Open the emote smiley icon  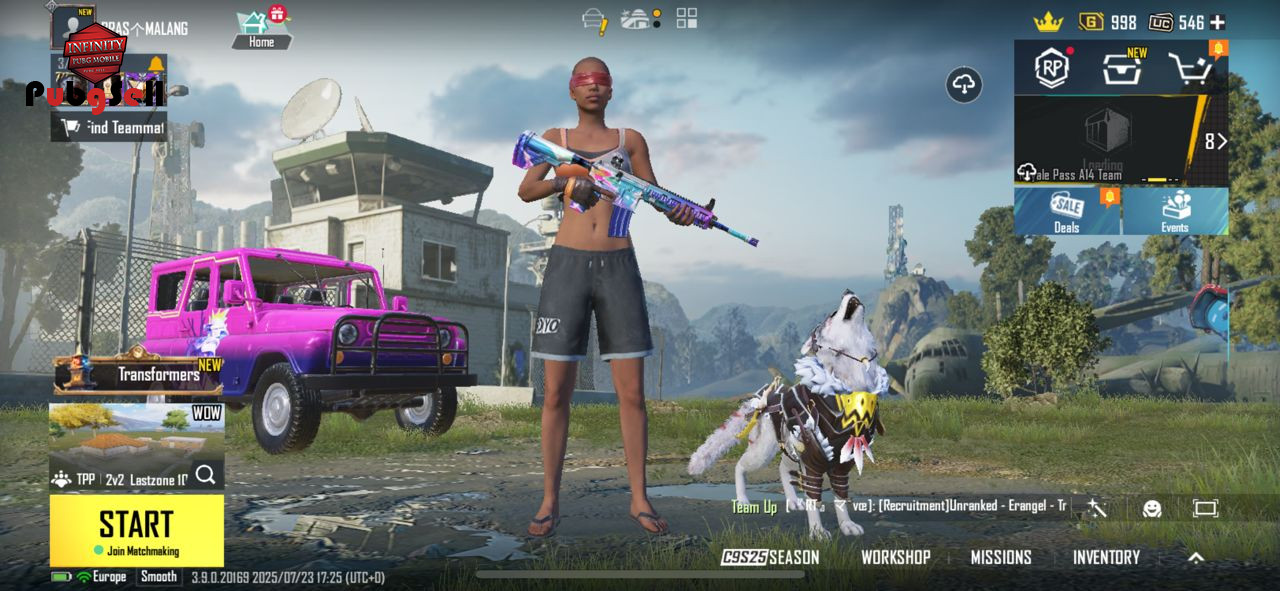pos(1152,508)
